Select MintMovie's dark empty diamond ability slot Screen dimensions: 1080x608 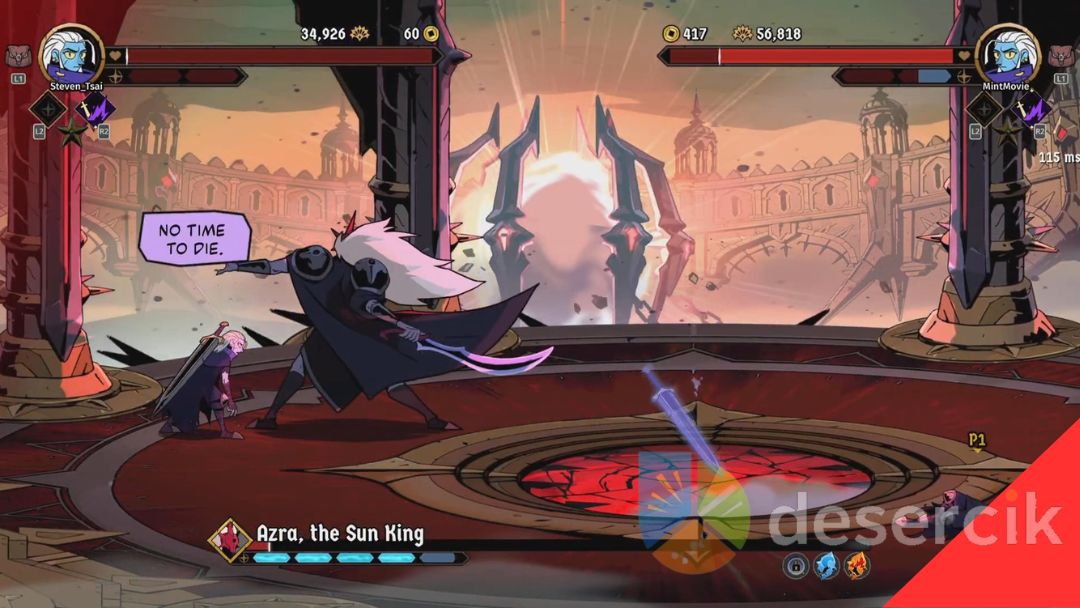click(x=983, y=108)
